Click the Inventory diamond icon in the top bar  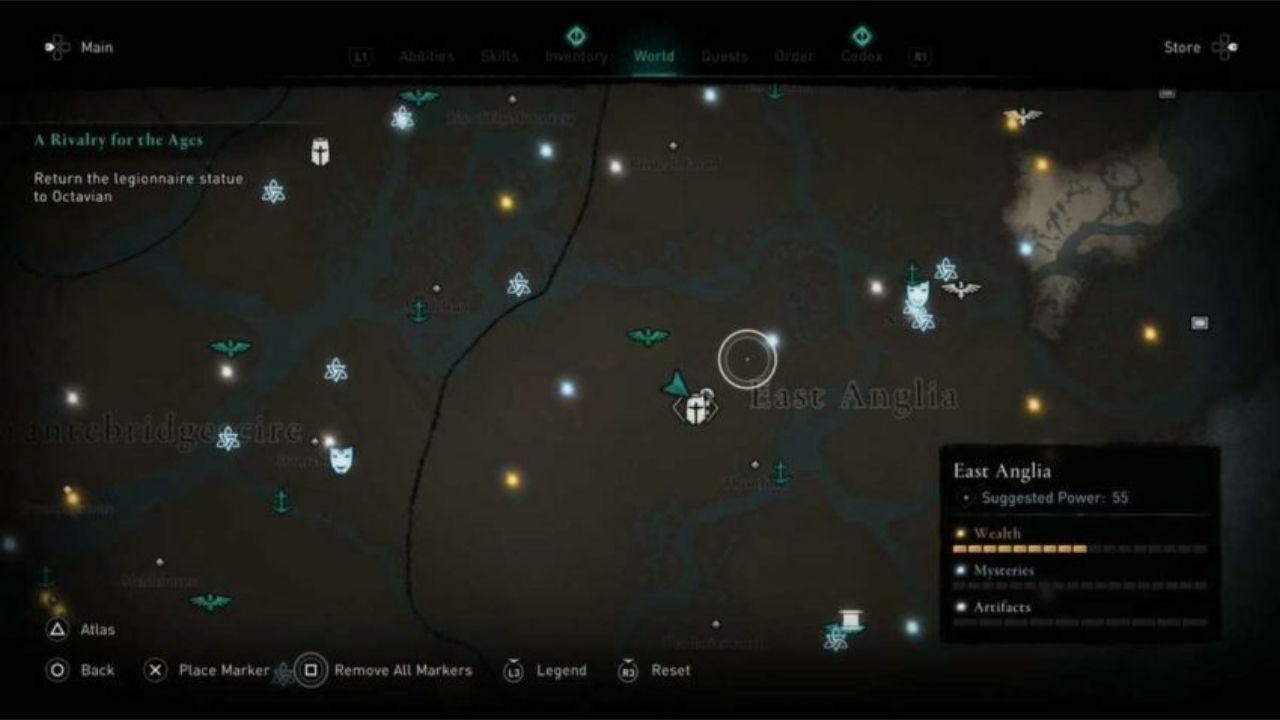click(576, 33)
